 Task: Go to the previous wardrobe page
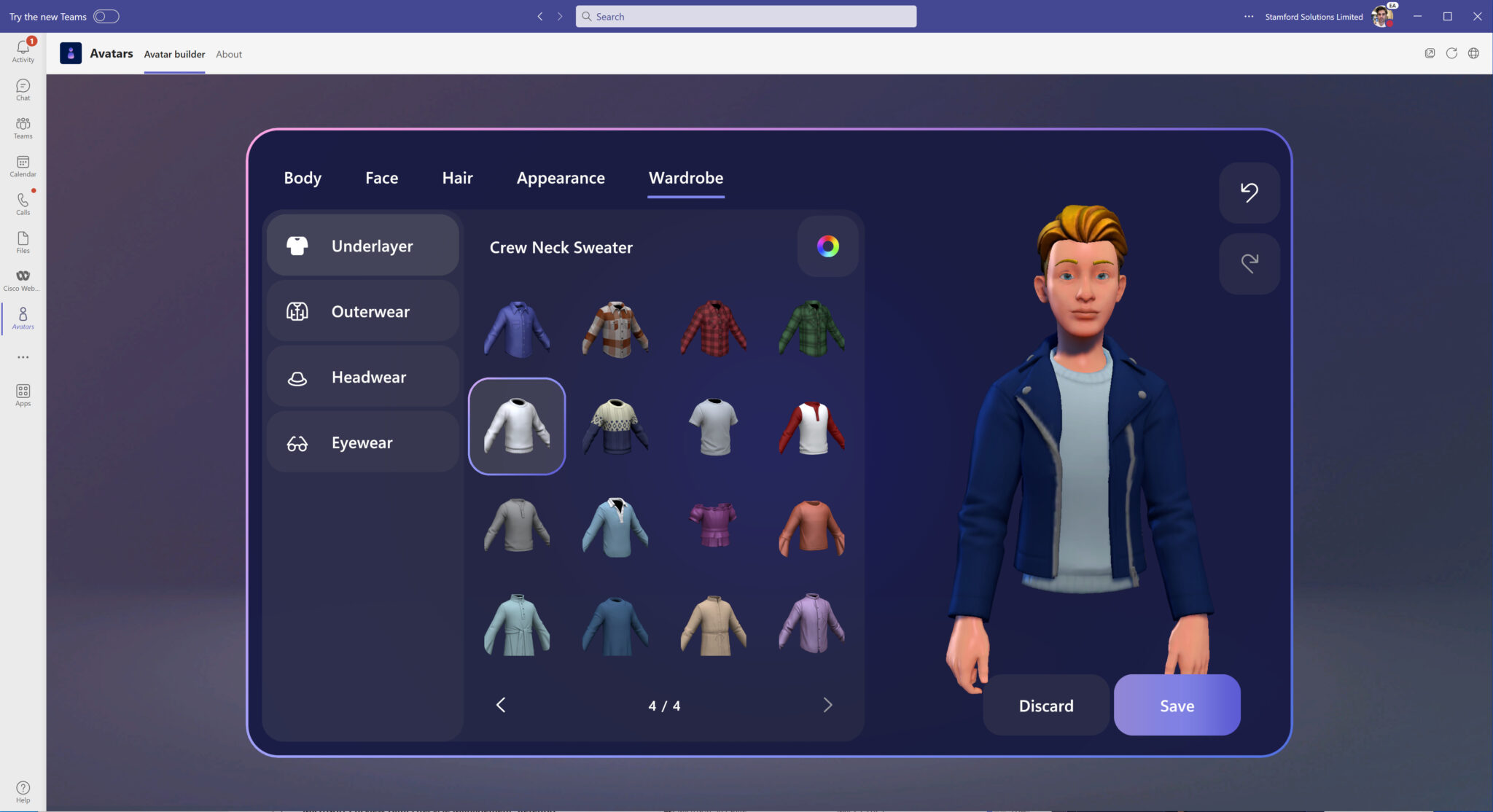point(501,705)
